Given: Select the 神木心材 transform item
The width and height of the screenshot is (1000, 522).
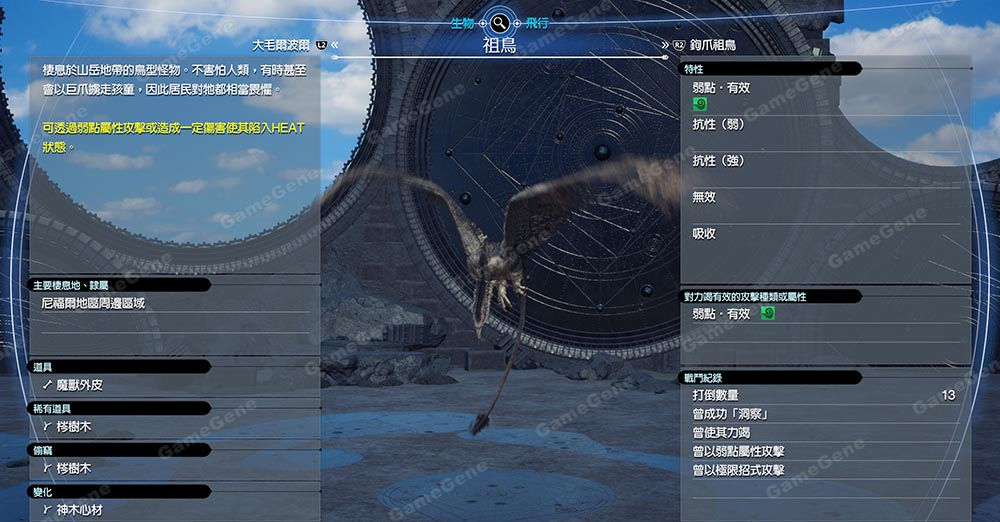Looking at the screenshot, I should tap(79, 510).
